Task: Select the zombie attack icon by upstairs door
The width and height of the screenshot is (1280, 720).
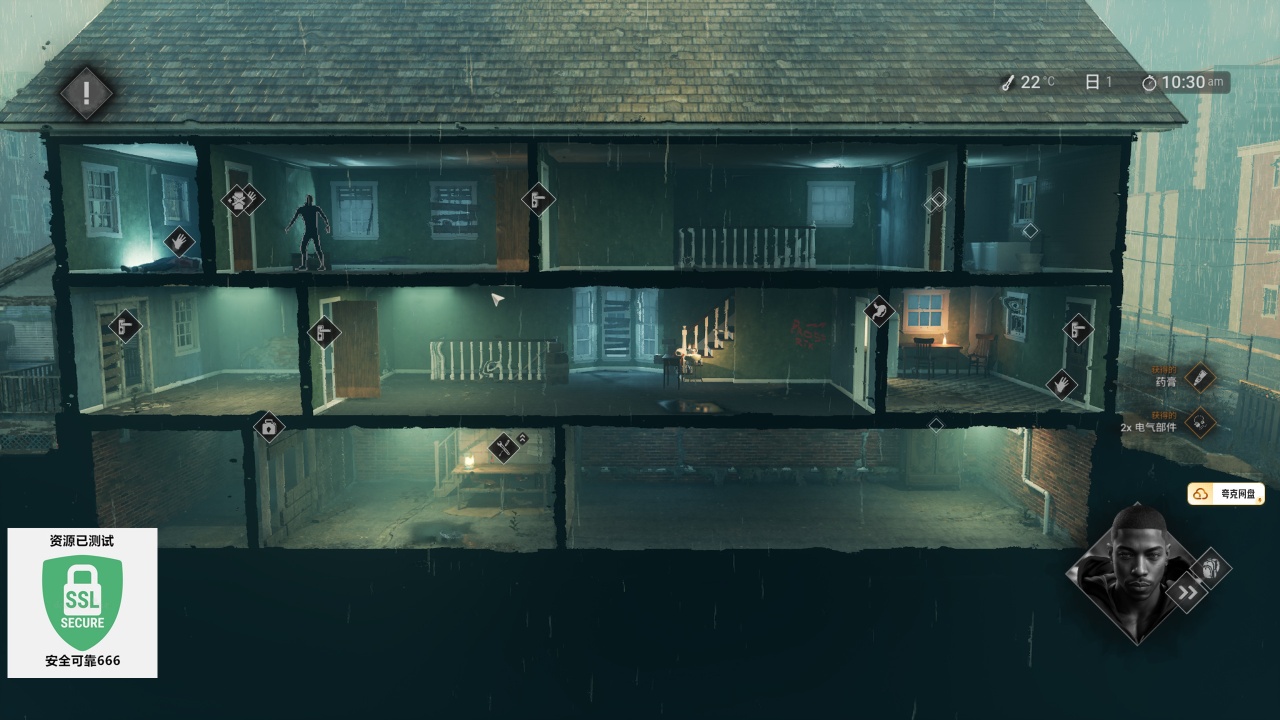Action: point(238,200)
